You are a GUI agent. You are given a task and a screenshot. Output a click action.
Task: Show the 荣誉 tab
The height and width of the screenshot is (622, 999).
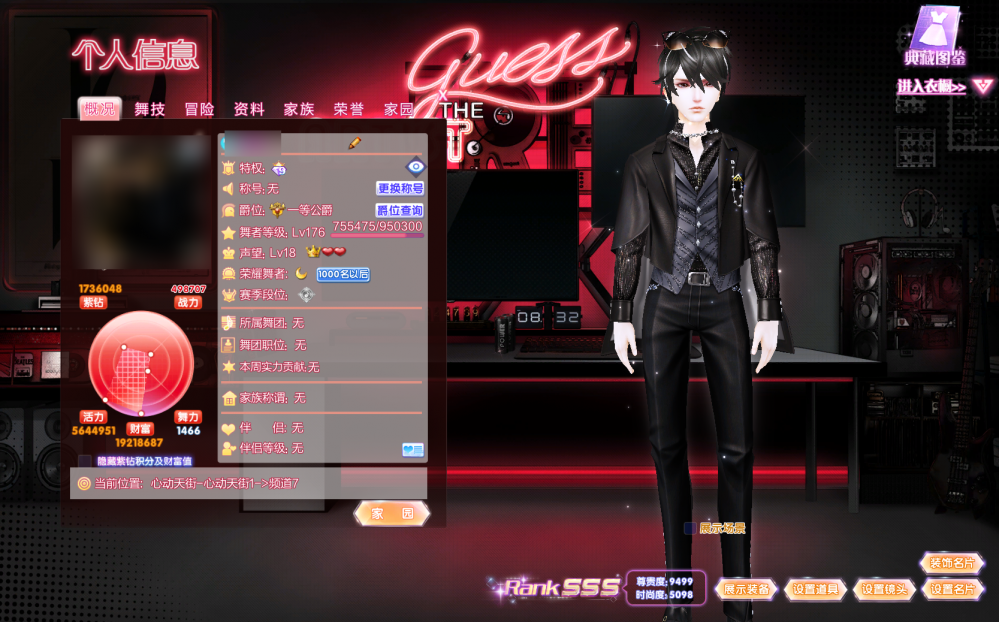(349, 110)
